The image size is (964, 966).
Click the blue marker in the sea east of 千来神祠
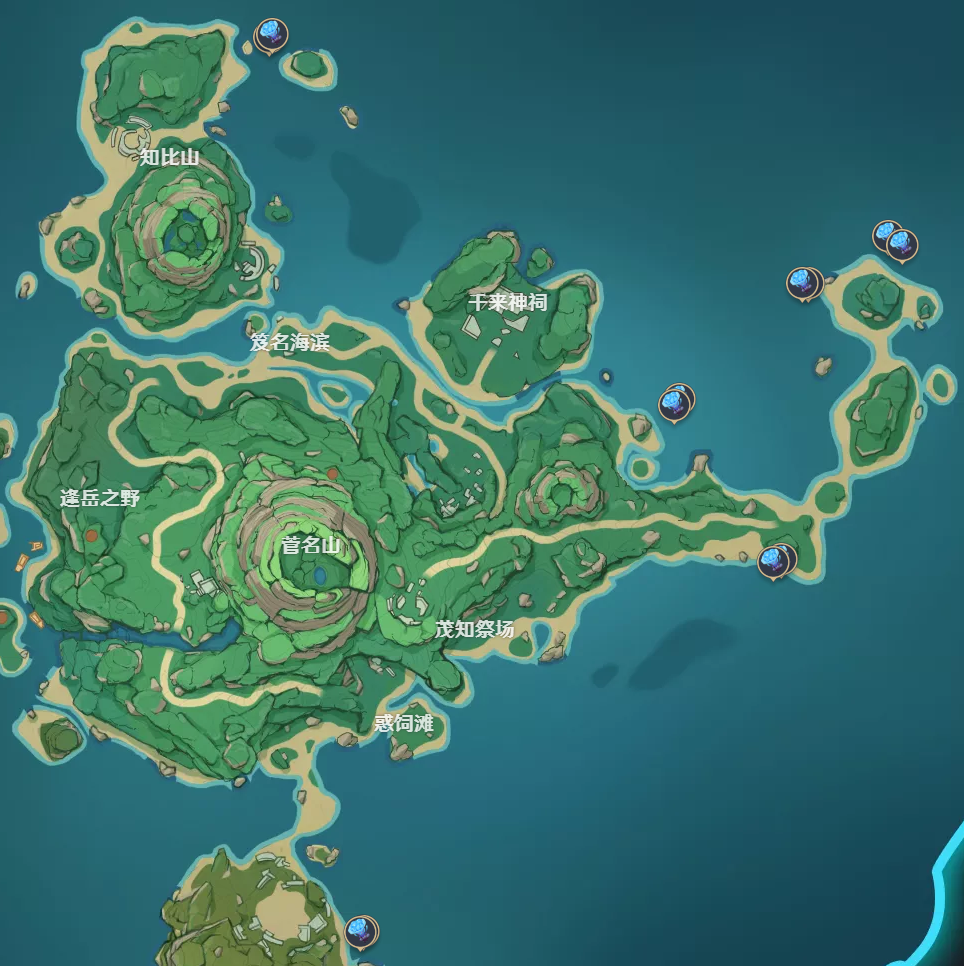(x=676, y=403)
